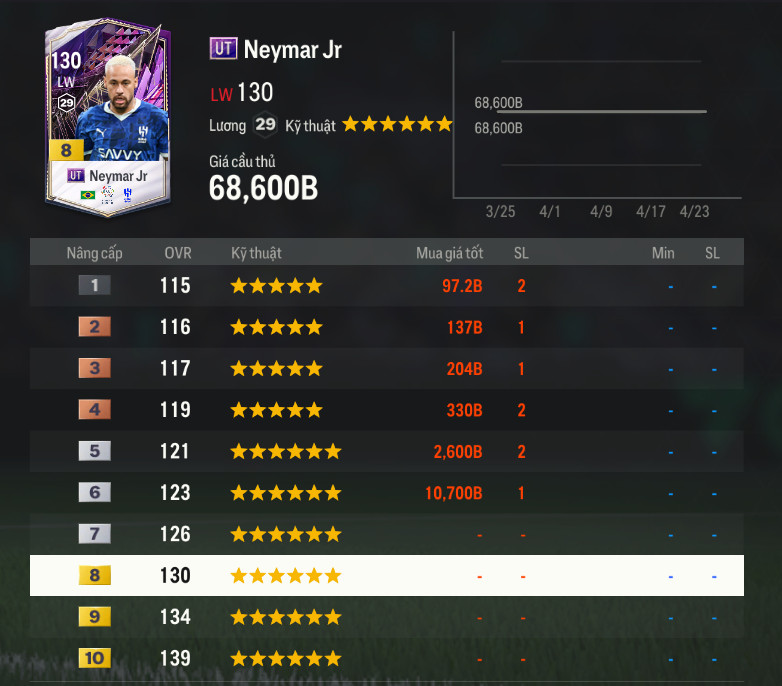Select upgrade level 7 row
The height and width of the screenshot is (686, 782).
tap(386, 534)
